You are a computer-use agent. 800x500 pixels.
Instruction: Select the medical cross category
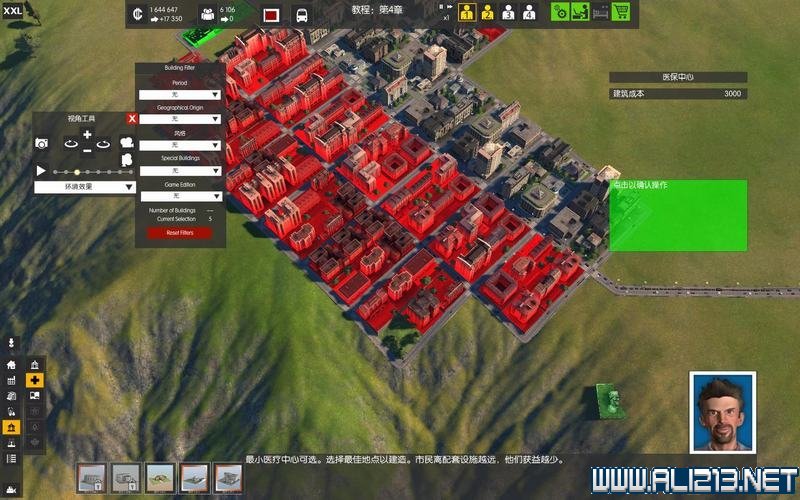click(x=35, y=380)
